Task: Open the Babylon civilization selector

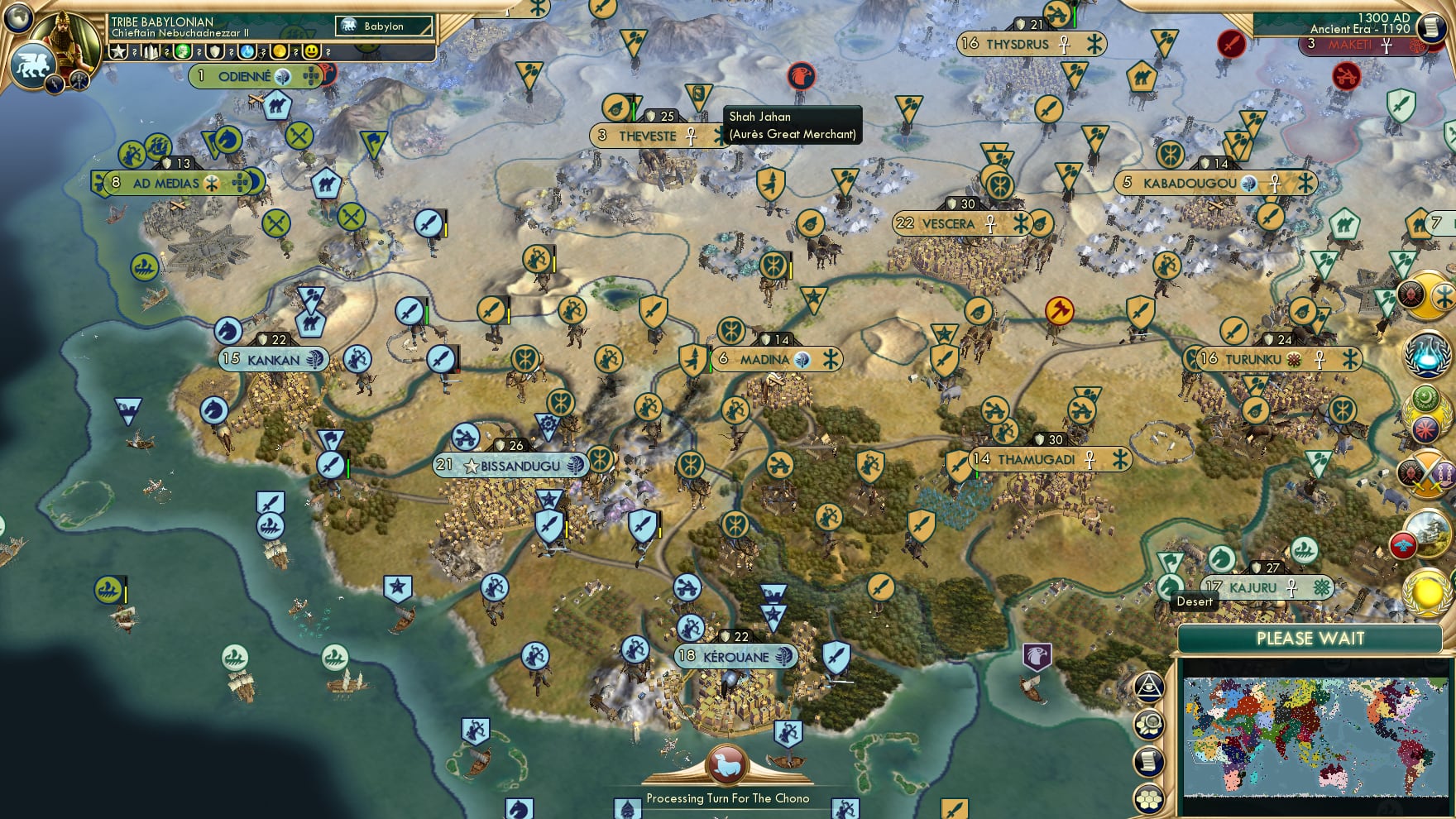Action: 385,26
